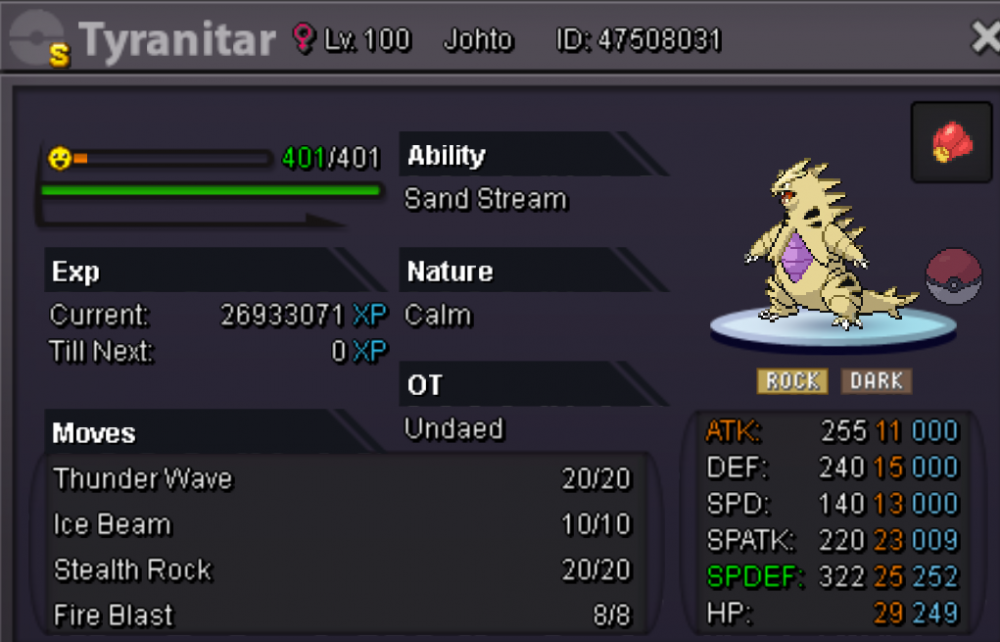Click the DARK type badge
The width and height of the screenshot is (1000, 642).
pos(876,381)
